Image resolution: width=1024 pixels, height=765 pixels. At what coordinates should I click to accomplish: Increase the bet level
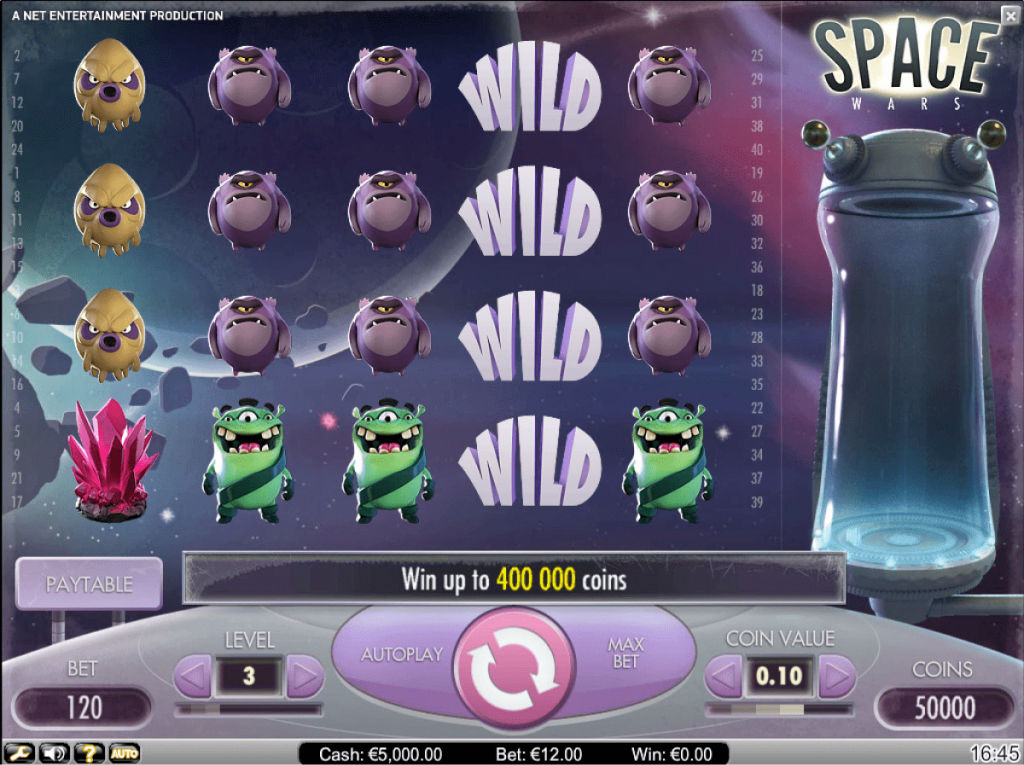click(x=305, y=677)
